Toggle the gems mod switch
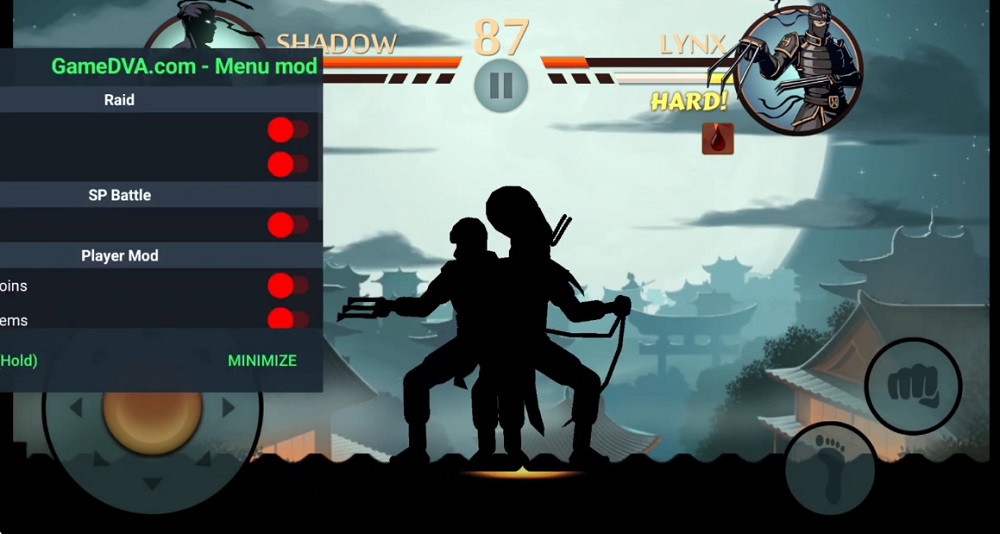The image size is (1000, 534). pos(287,320)
